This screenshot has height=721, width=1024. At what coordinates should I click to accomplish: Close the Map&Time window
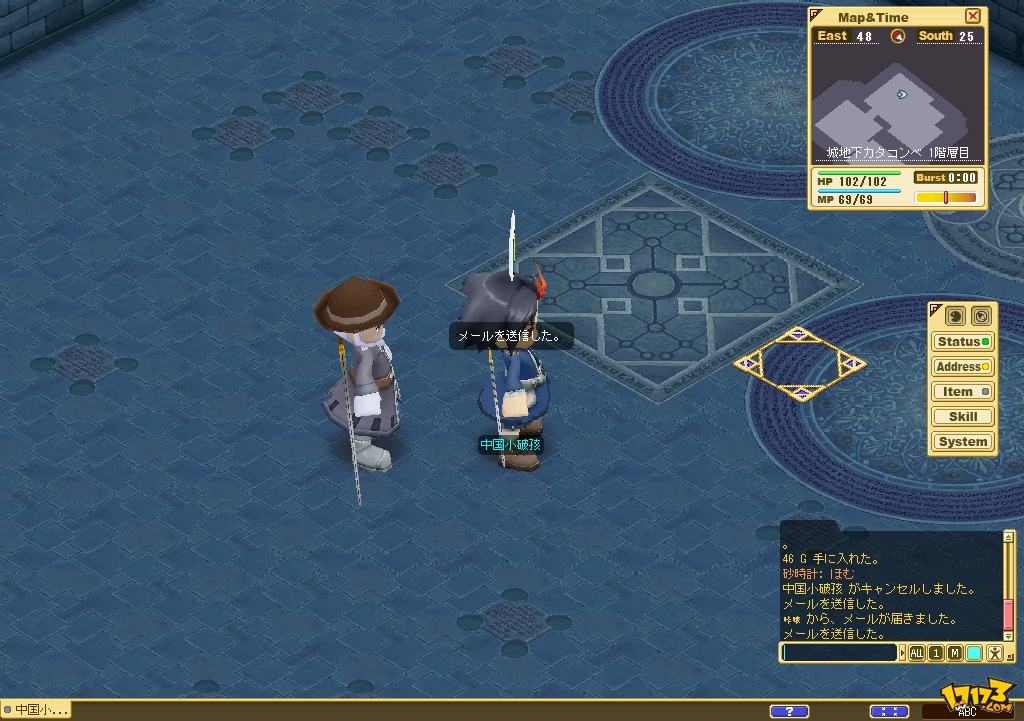973,16
